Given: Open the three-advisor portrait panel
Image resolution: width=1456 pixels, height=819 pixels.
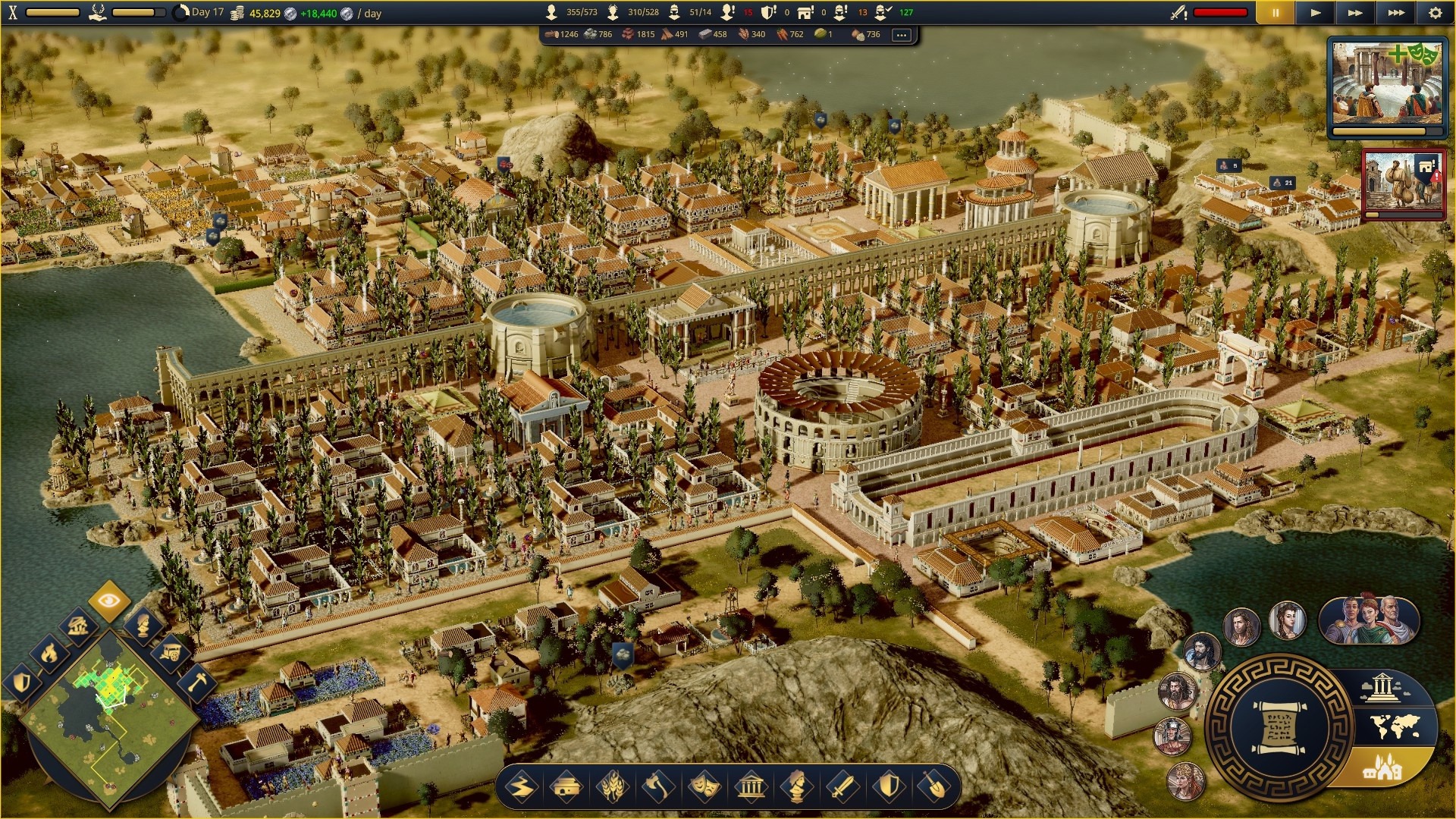Looking at the screenshot, I should 1369,620.
